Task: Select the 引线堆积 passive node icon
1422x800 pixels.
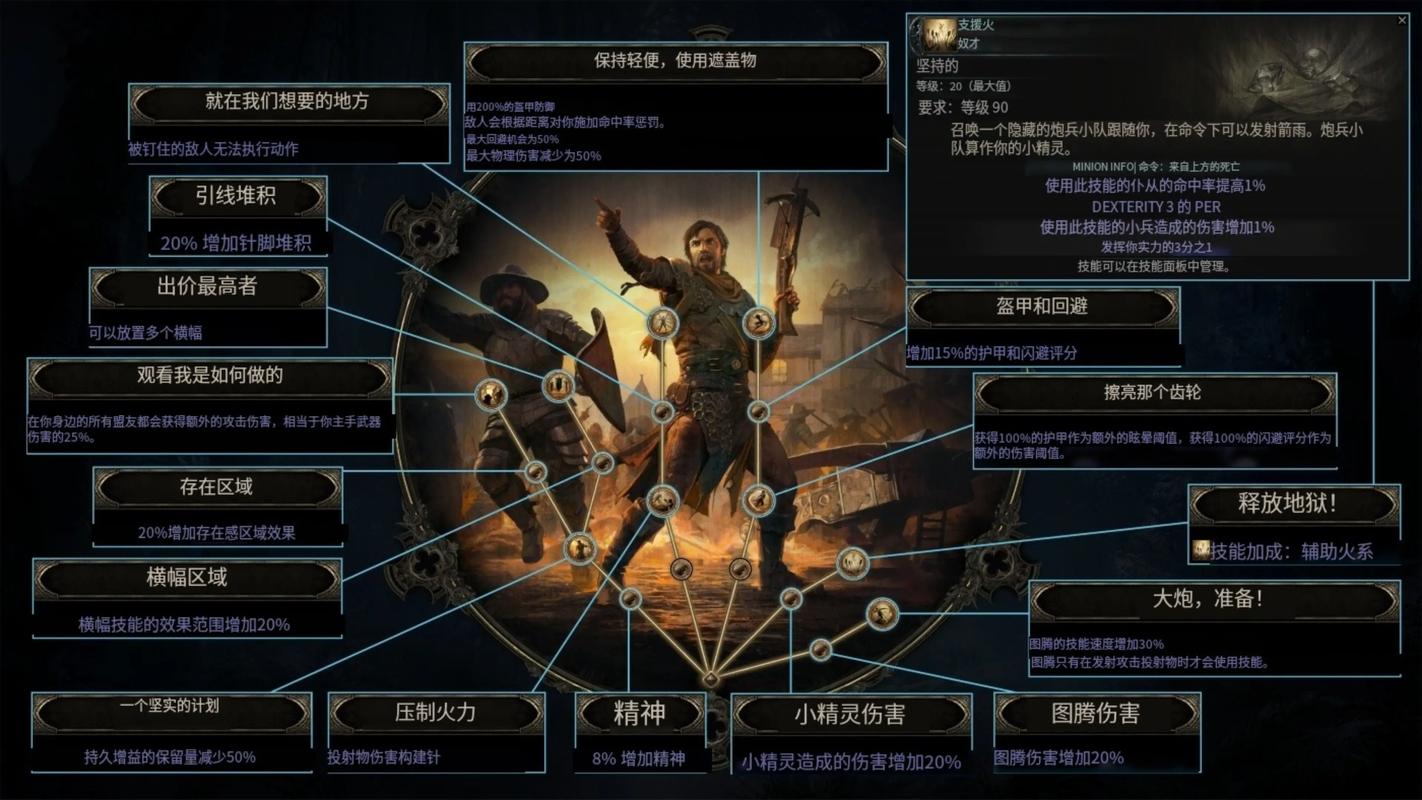Action: (663, 321)
